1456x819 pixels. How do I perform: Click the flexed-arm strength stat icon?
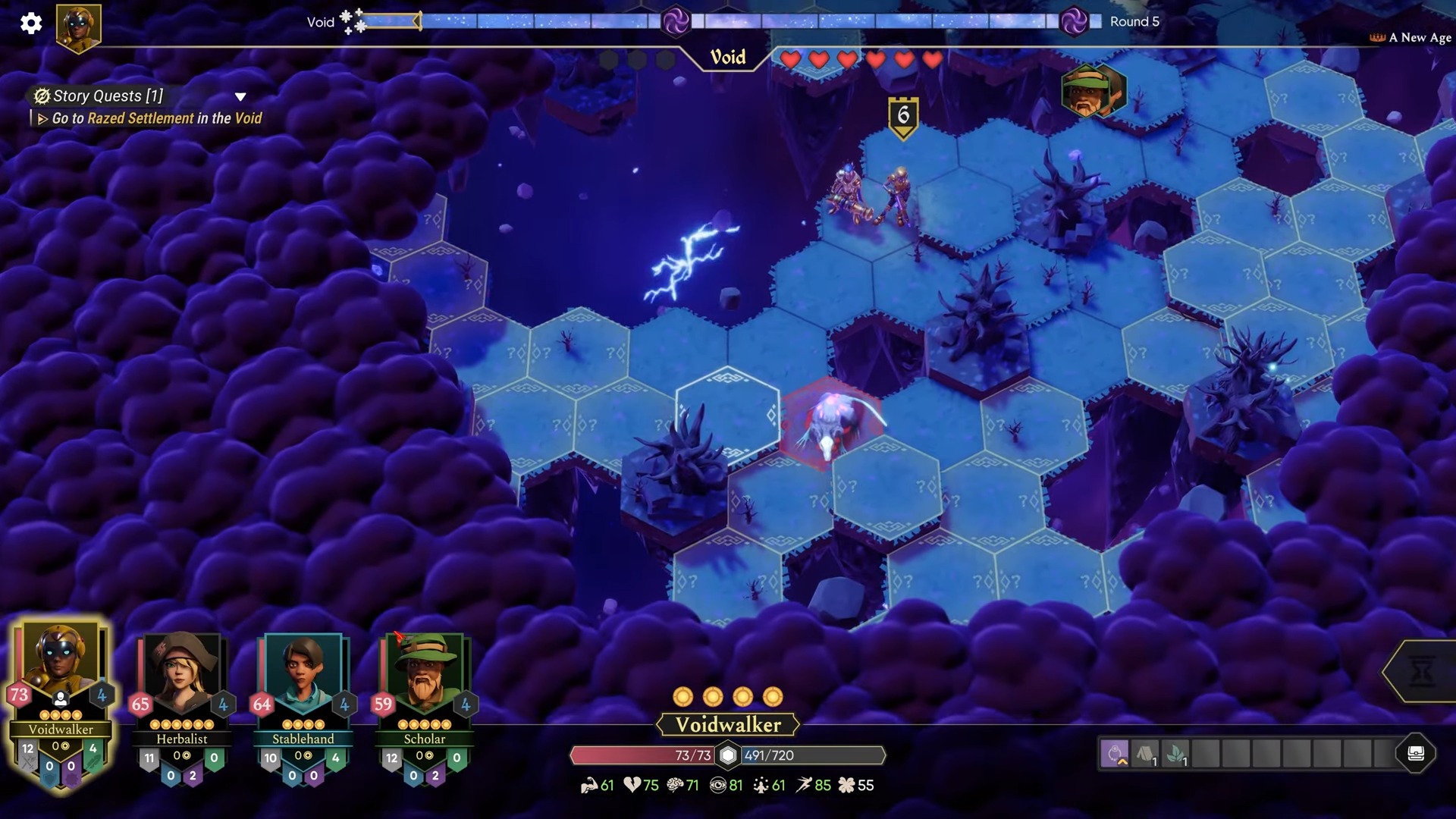pos(590,786)
